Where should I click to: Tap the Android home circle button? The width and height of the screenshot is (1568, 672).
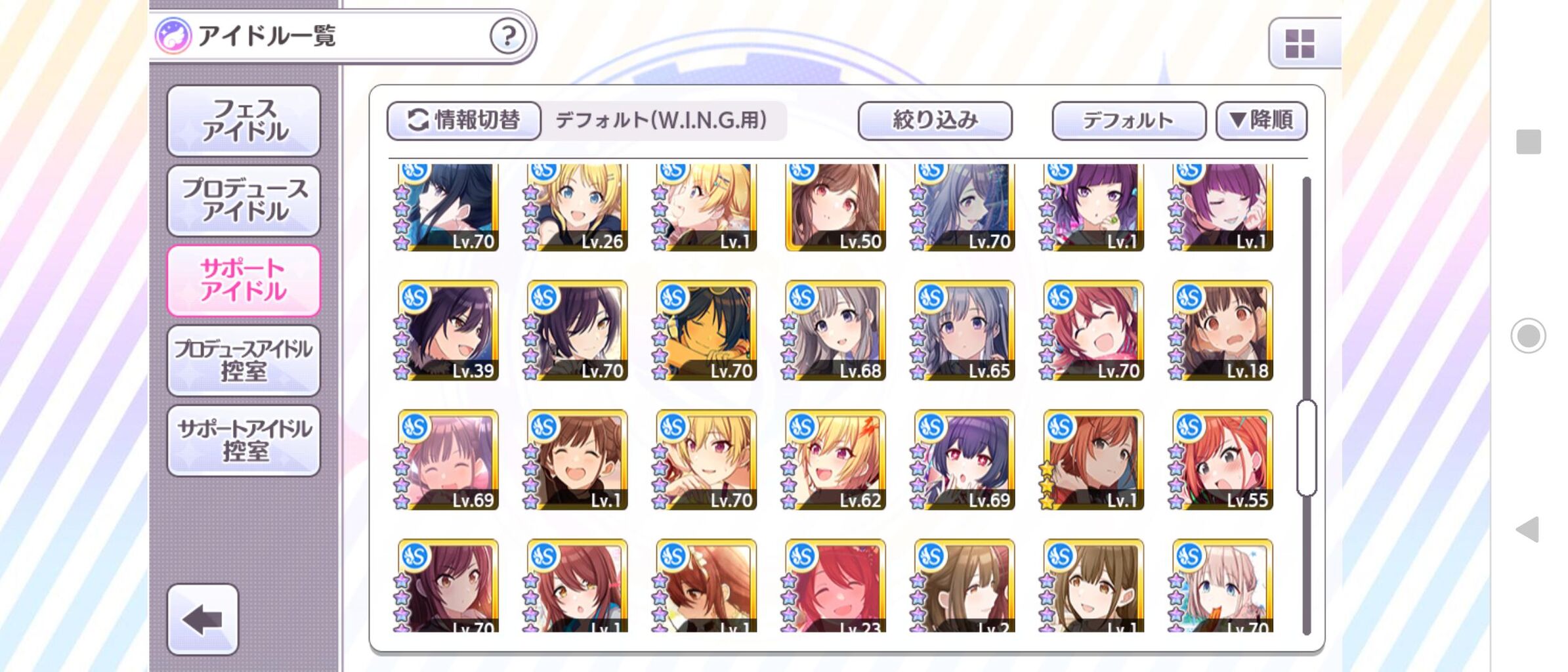pyautogui.click(x=1530, y=335)
